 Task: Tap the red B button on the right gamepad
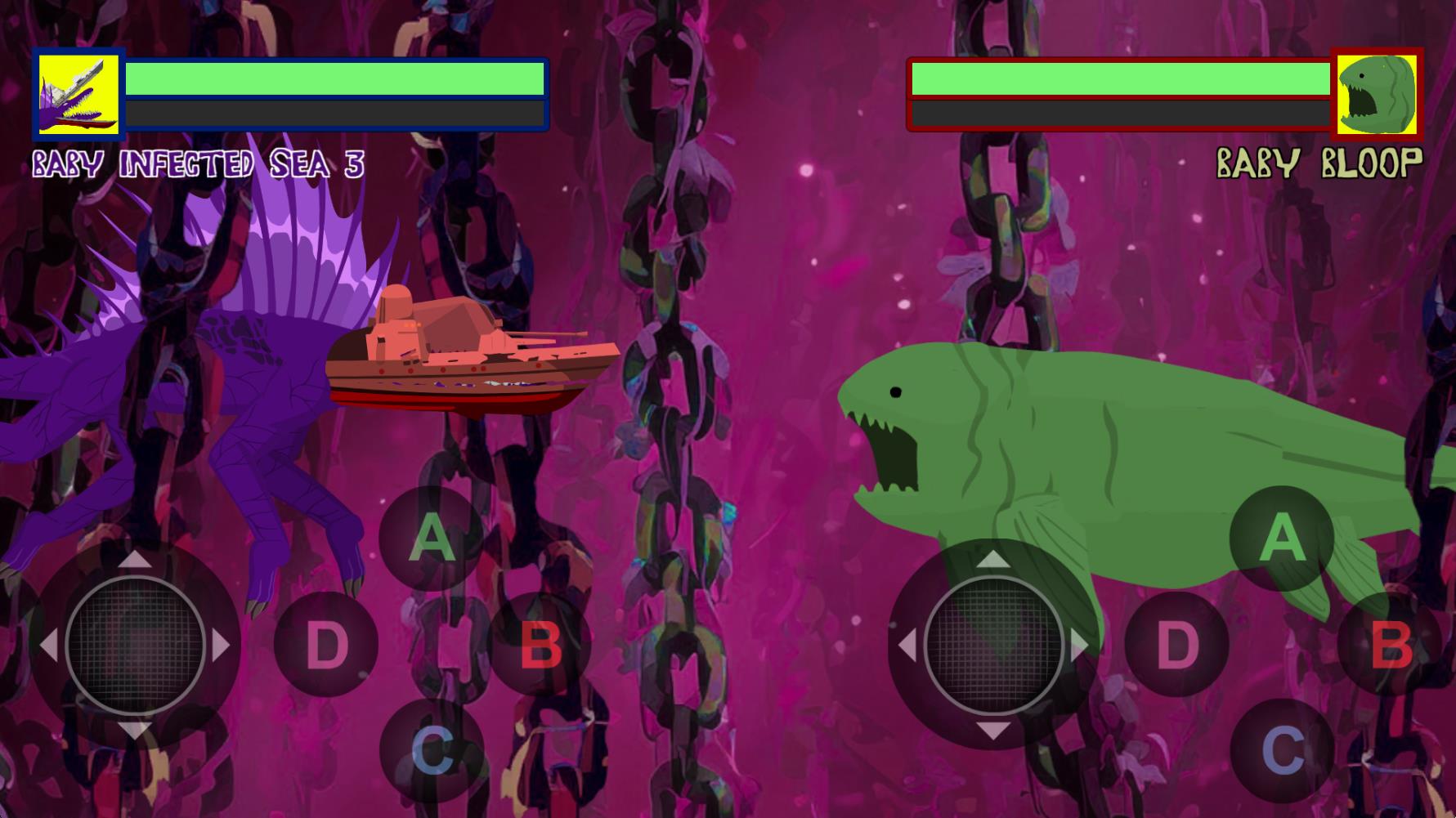point(1390,645)
